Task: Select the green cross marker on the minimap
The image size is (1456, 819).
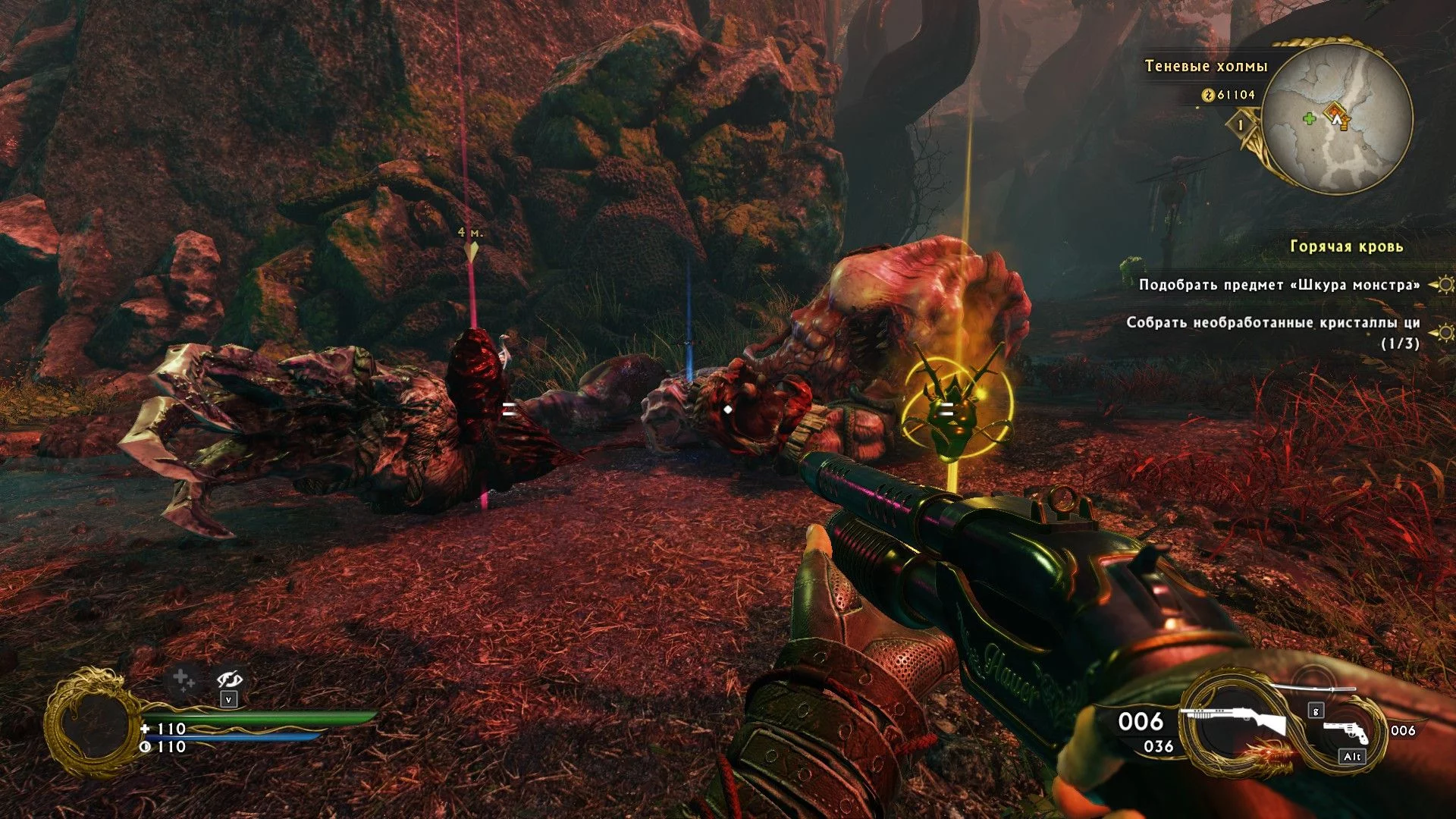Action: [x=1309, y=118]
